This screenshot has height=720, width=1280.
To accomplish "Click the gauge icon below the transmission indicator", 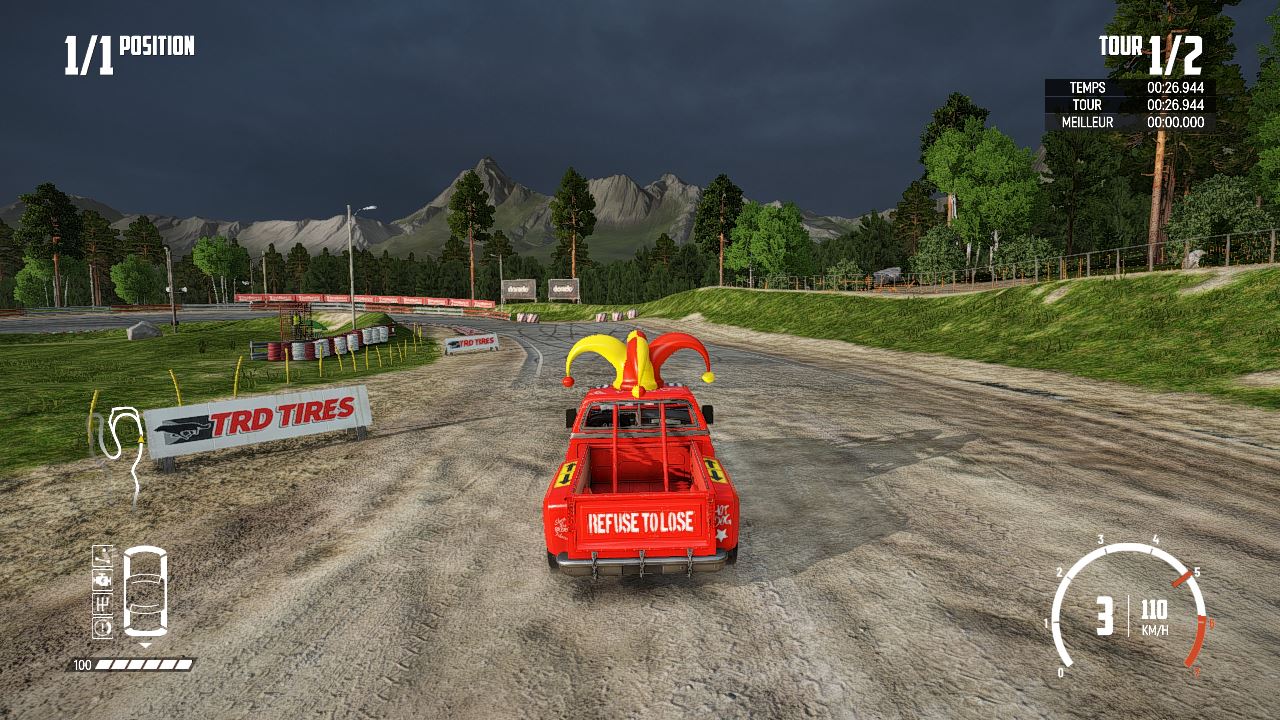I will pos(102,627).
